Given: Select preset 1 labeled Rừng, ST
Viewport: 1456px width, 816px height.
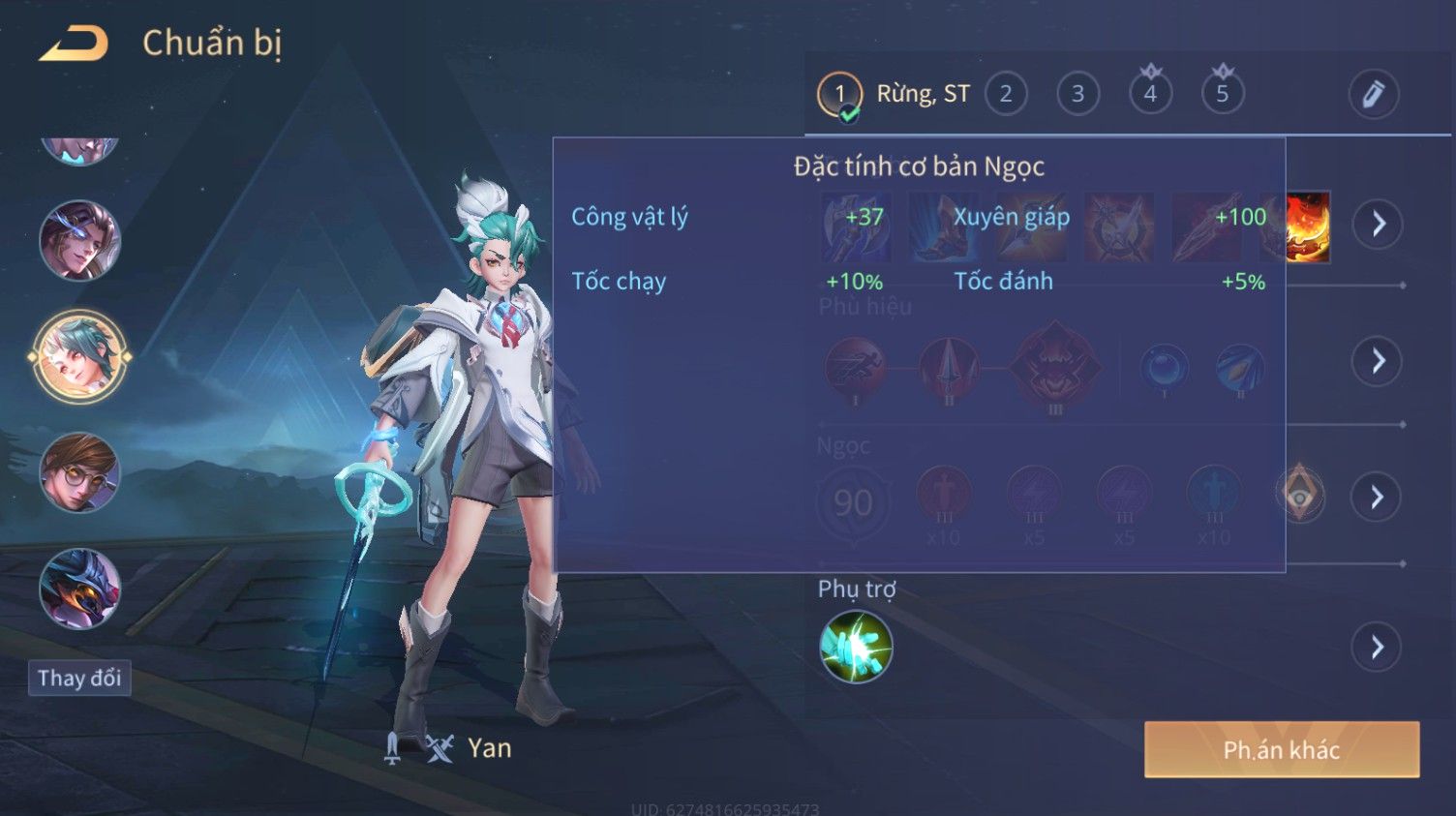Looking at the screenshot, I should (840, 95).
